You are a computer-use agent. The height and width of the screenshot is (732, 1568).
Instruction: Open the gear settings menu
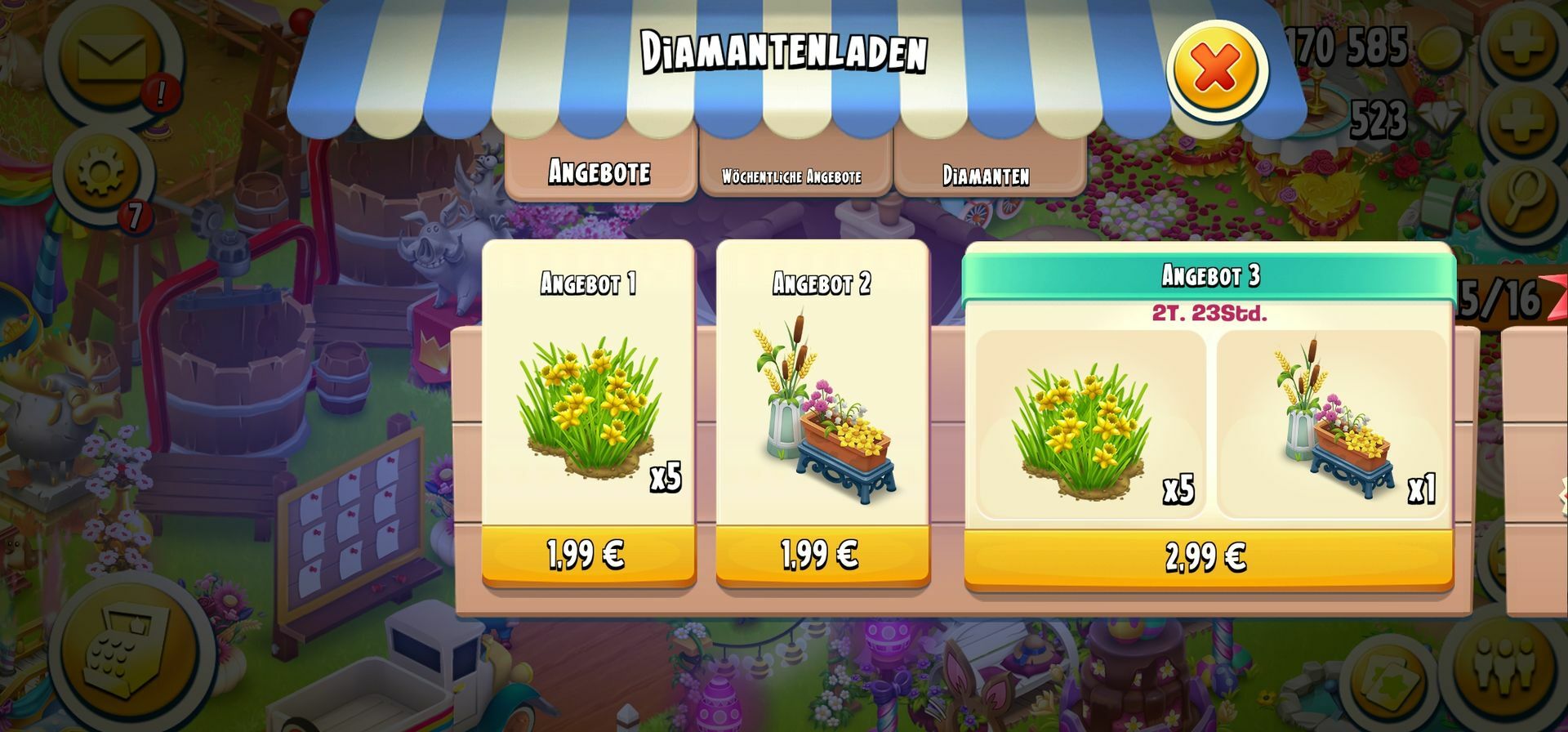(101, 172)
